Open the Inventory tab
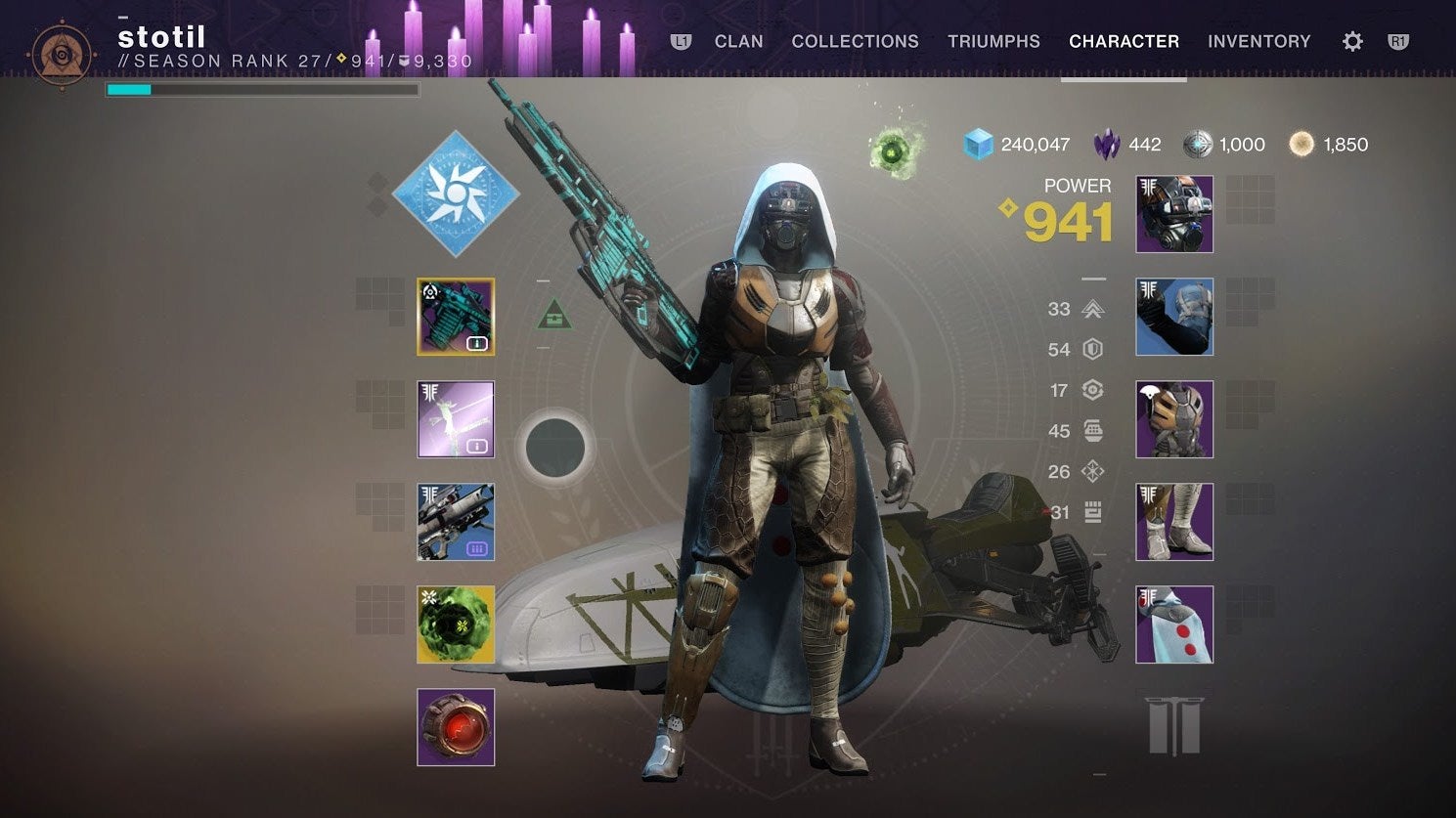 coord(1258,41)
